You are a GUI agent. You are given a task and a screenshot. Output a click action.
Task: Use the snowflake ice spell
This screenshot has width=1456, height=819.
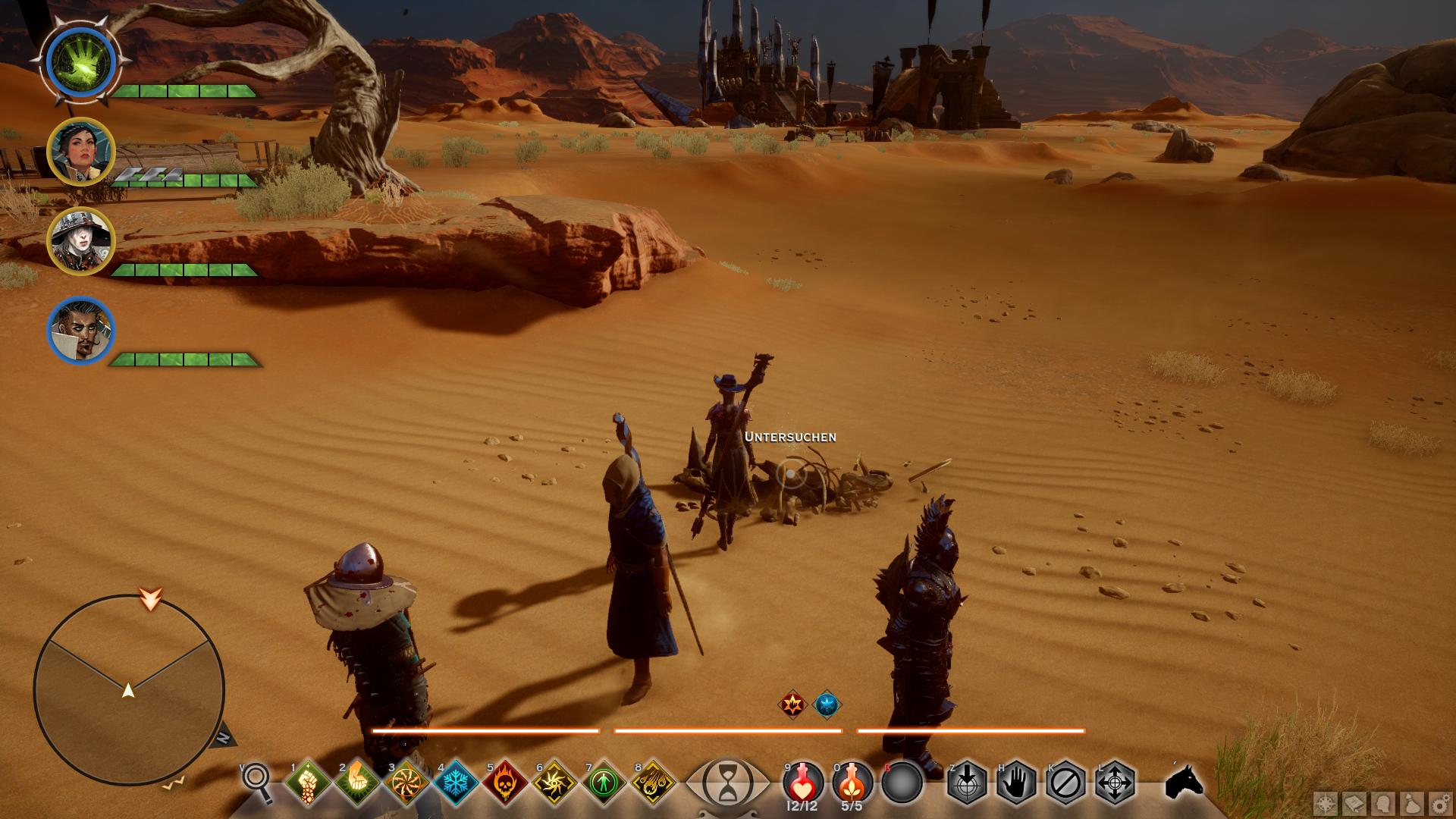point(456,783)
